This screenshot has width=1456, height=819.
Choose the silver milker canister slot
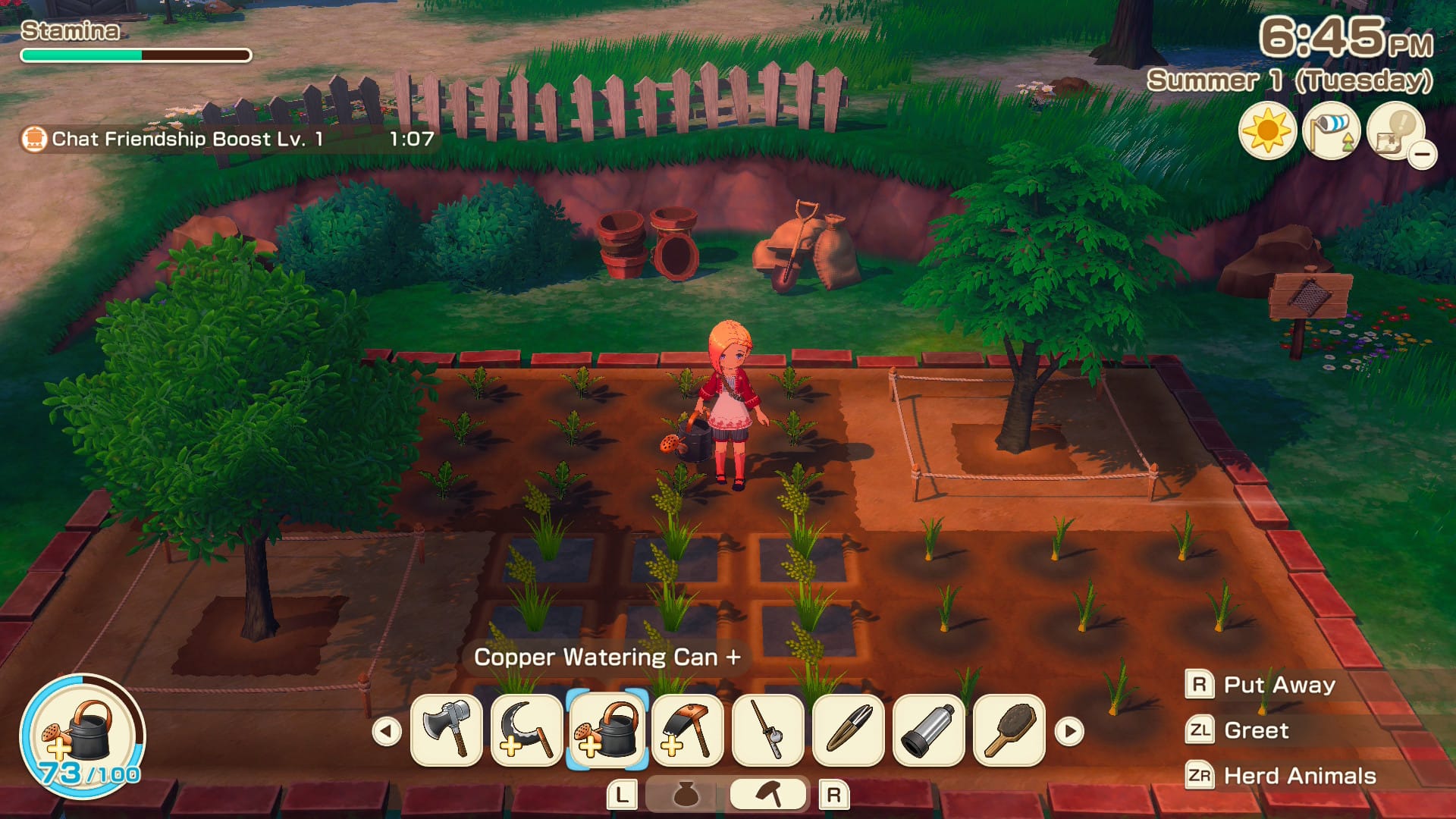929,730
